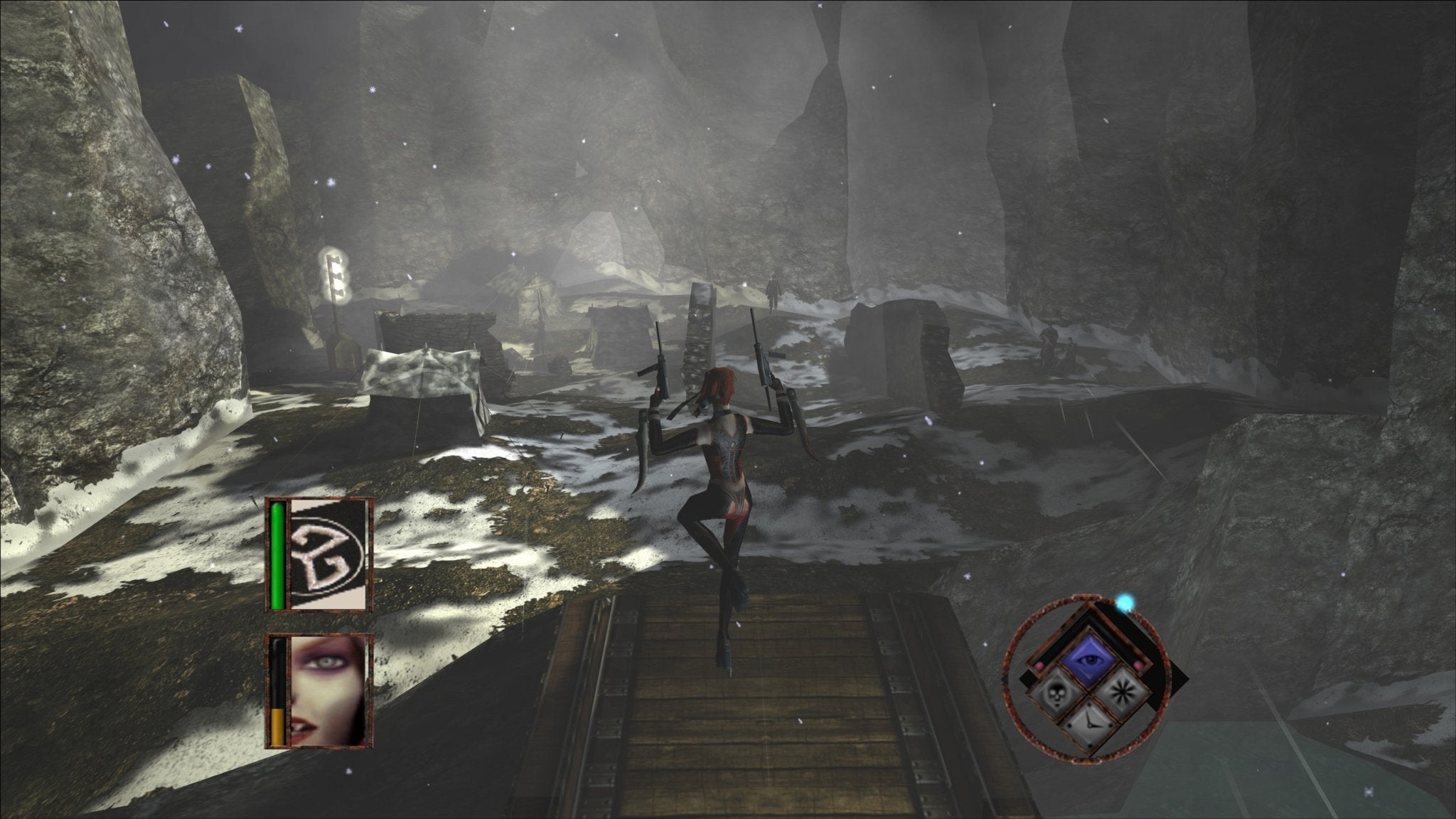Image resolution: width=1456 pixels, height=819 pixels.
Task: Activate the blue eye aura vision icon
Action: [1087, 660]
